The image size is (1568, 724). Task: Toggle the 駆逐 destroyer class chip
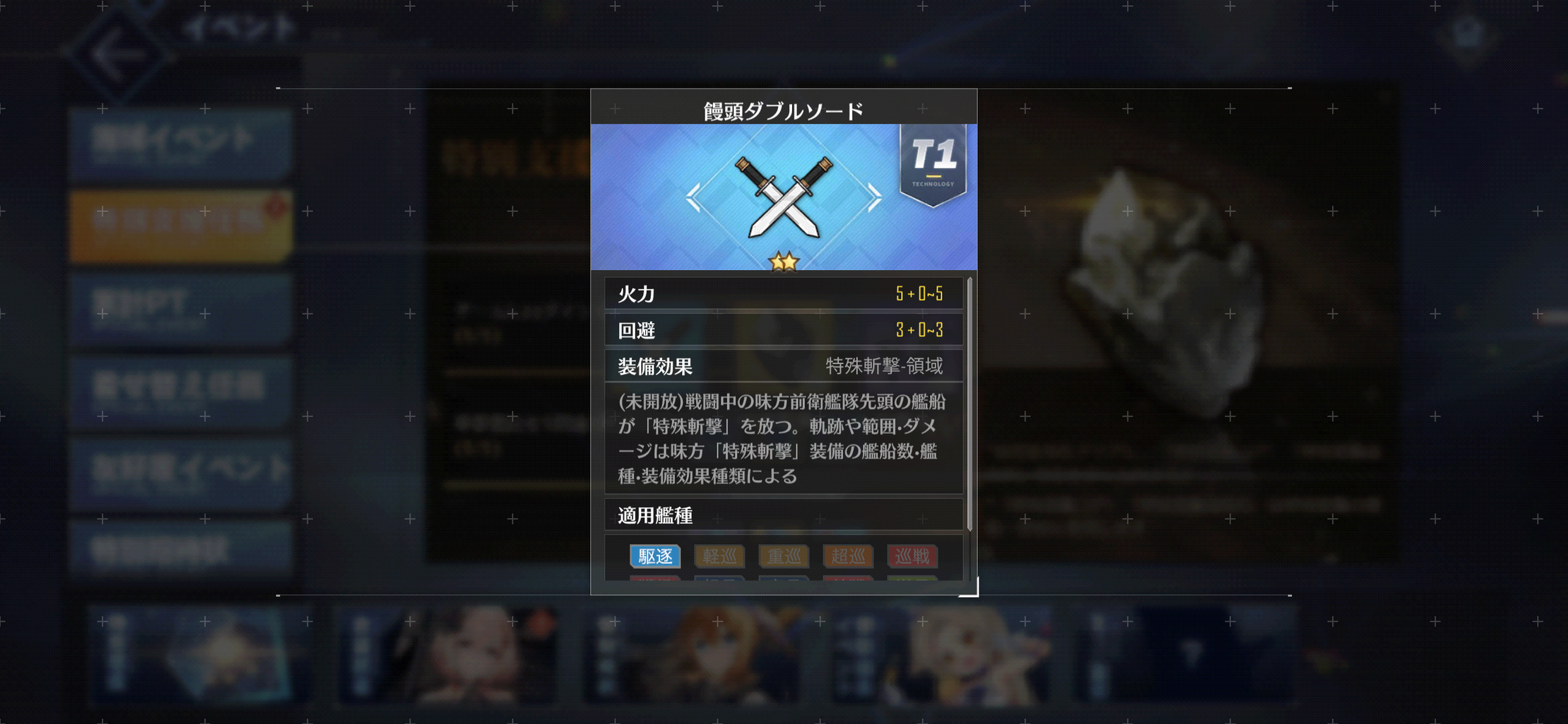point(655,556)
